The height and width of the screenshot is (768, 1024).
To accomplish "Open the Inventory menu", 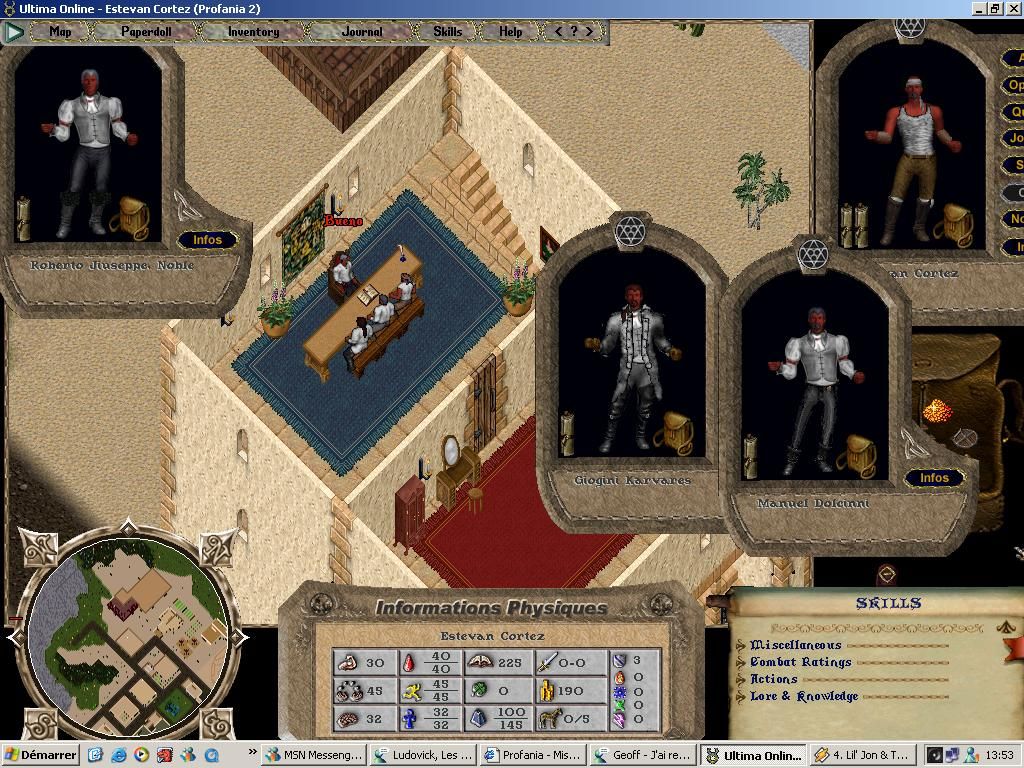I will (253, 31).
